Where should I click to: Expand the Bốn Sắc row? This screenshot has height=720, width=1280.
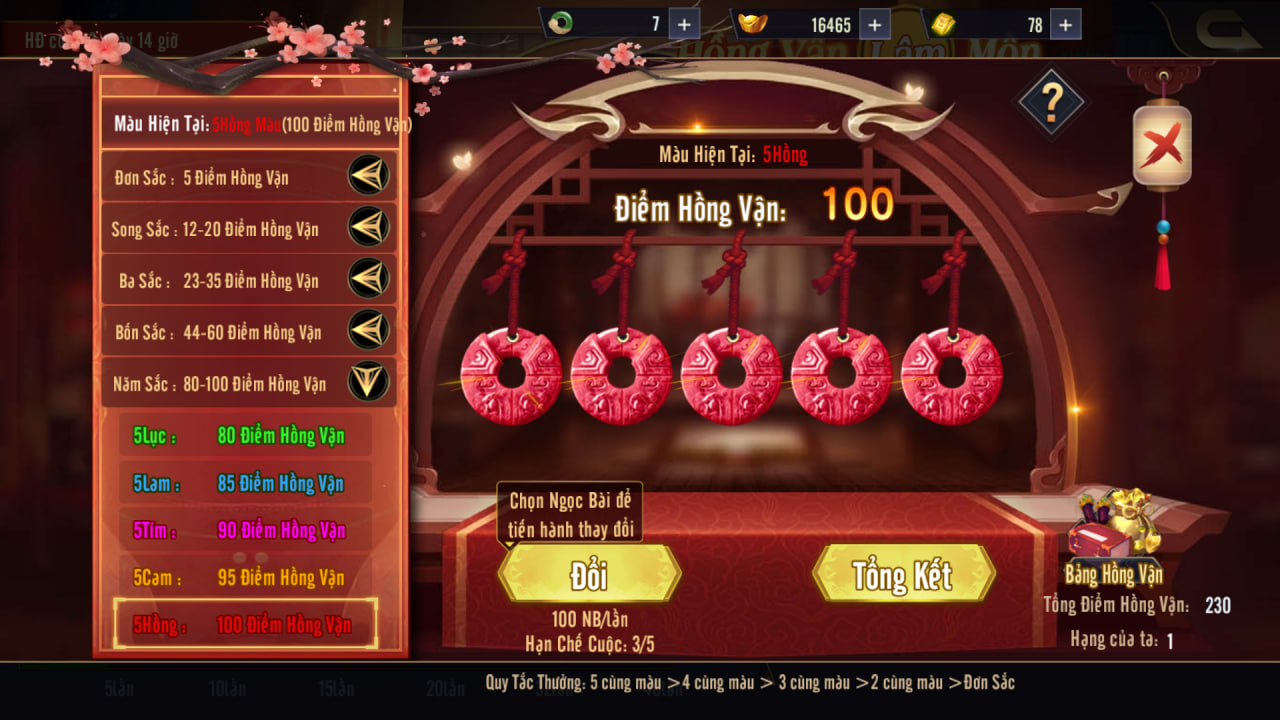click(368, 331)
